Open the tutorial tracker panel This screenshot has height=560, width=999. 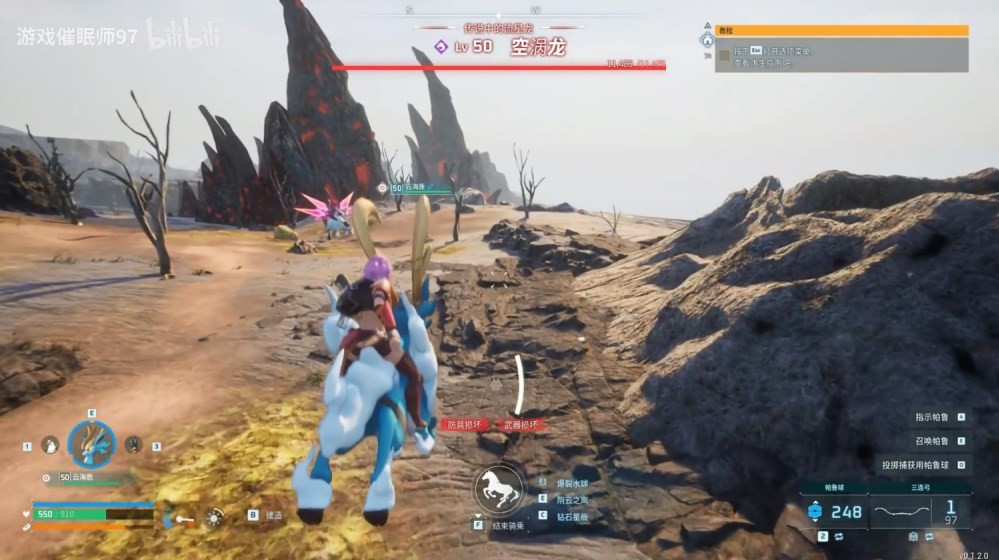pos(842,49)
